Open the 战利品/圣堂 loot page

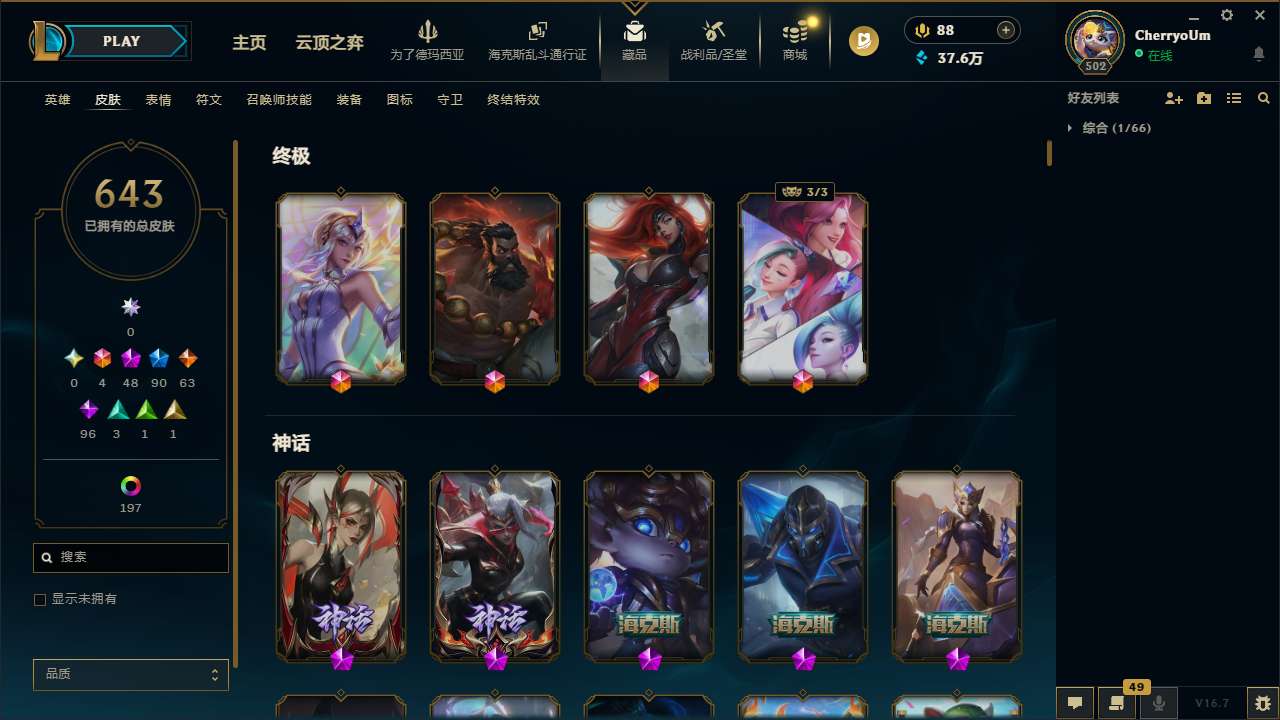[x=713, y=41]
